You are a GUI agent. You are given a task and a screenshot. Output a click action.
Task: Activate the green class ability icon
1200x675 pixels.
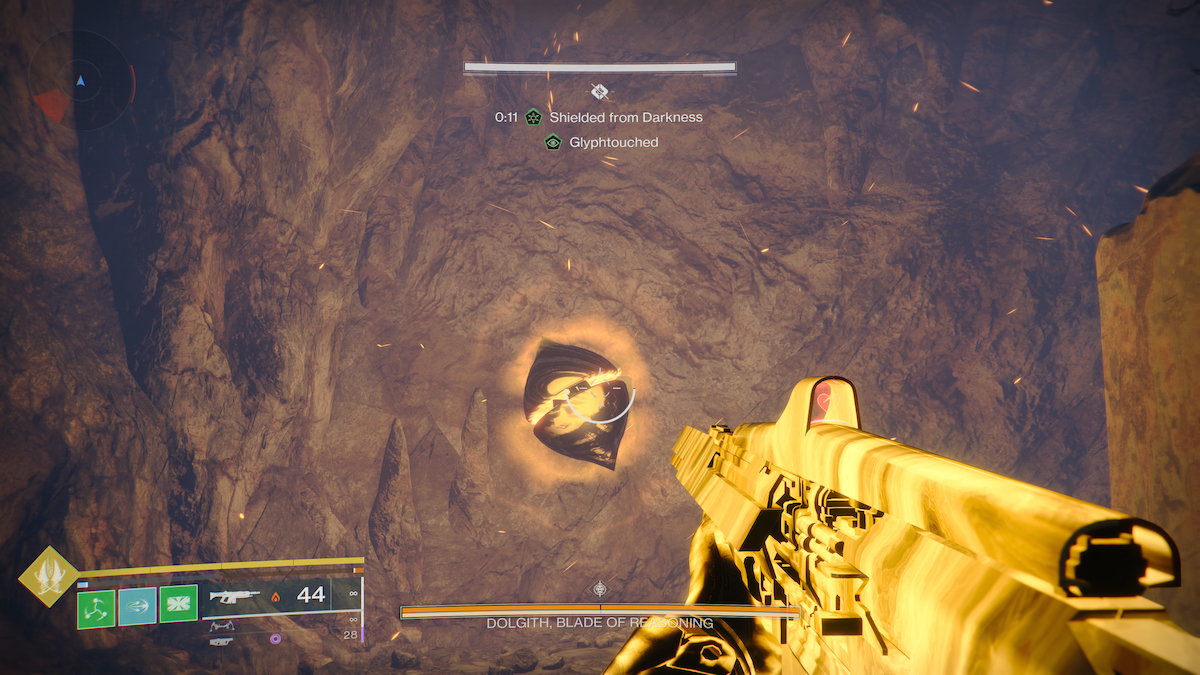tap(178, 605)
